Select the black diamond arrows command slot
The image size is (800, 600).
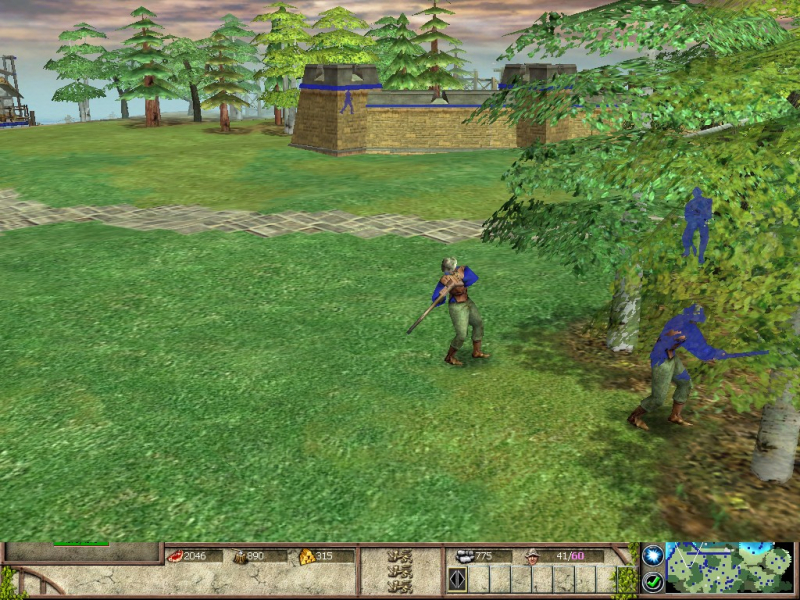coord(457,579)
